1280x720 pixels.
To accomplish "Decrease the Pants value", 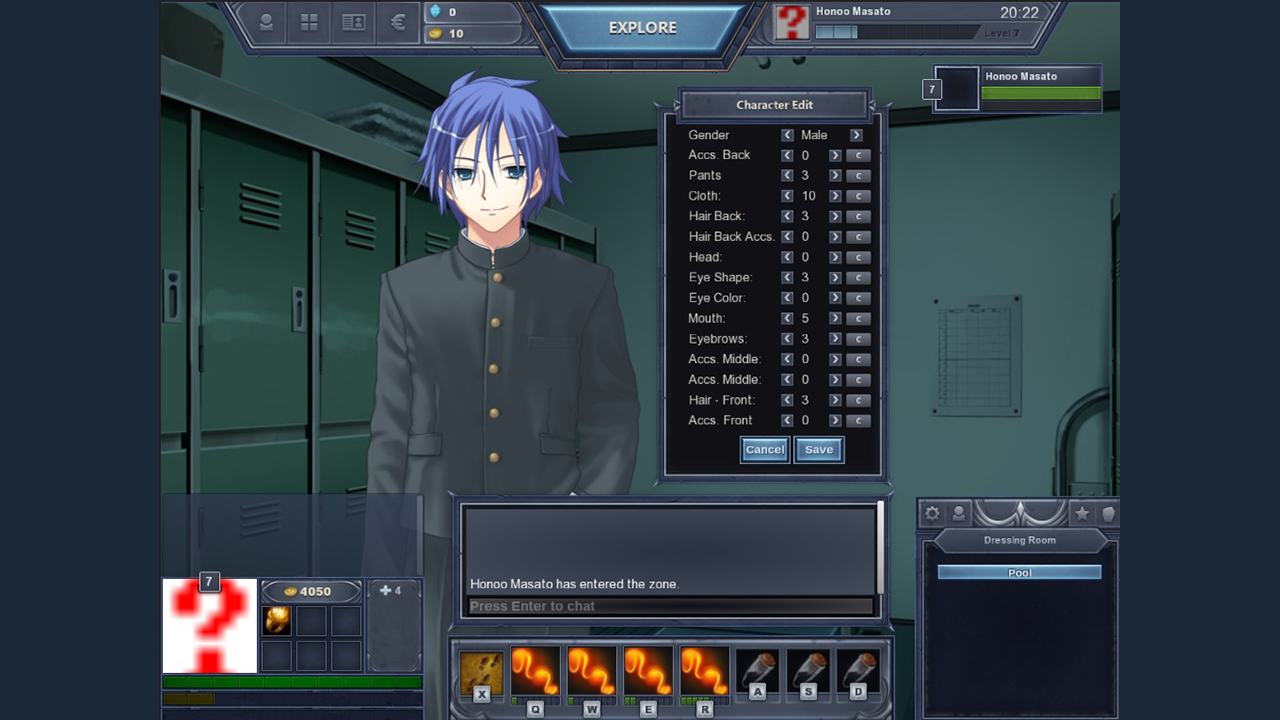I will pos(787,176).
